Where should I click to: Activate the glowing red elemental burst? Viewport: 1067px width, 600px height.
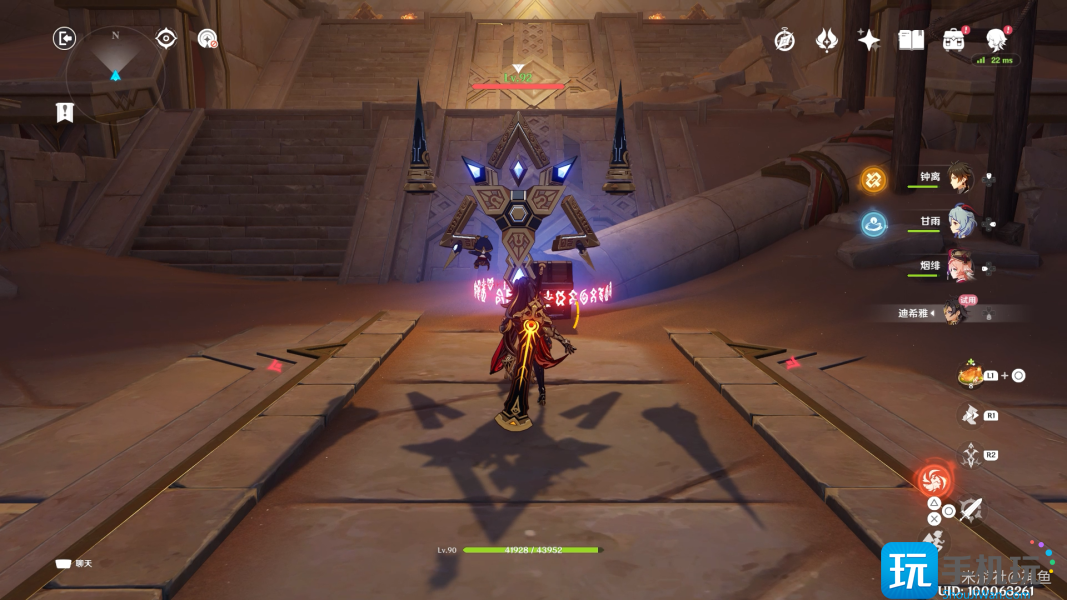936,480
